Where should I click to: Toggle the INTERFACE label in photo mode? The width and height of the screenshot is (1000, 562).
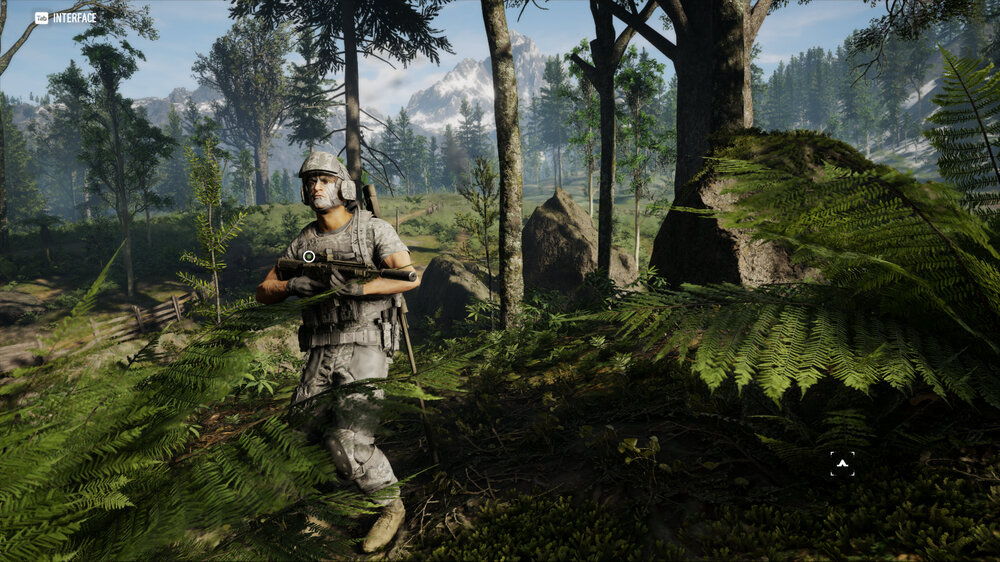(x=66, y=17)
